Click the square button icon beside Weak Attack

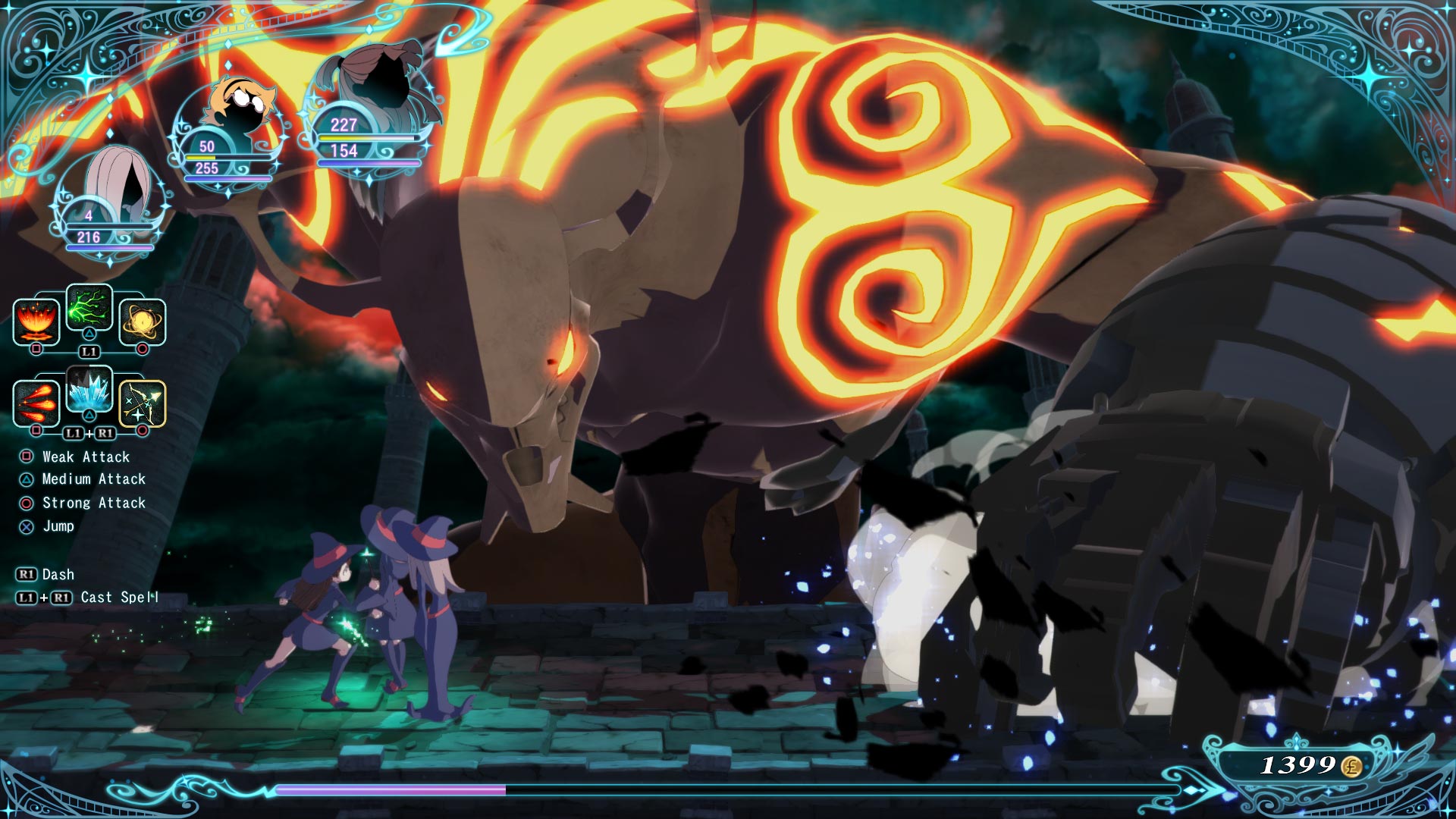coord(25,457)
